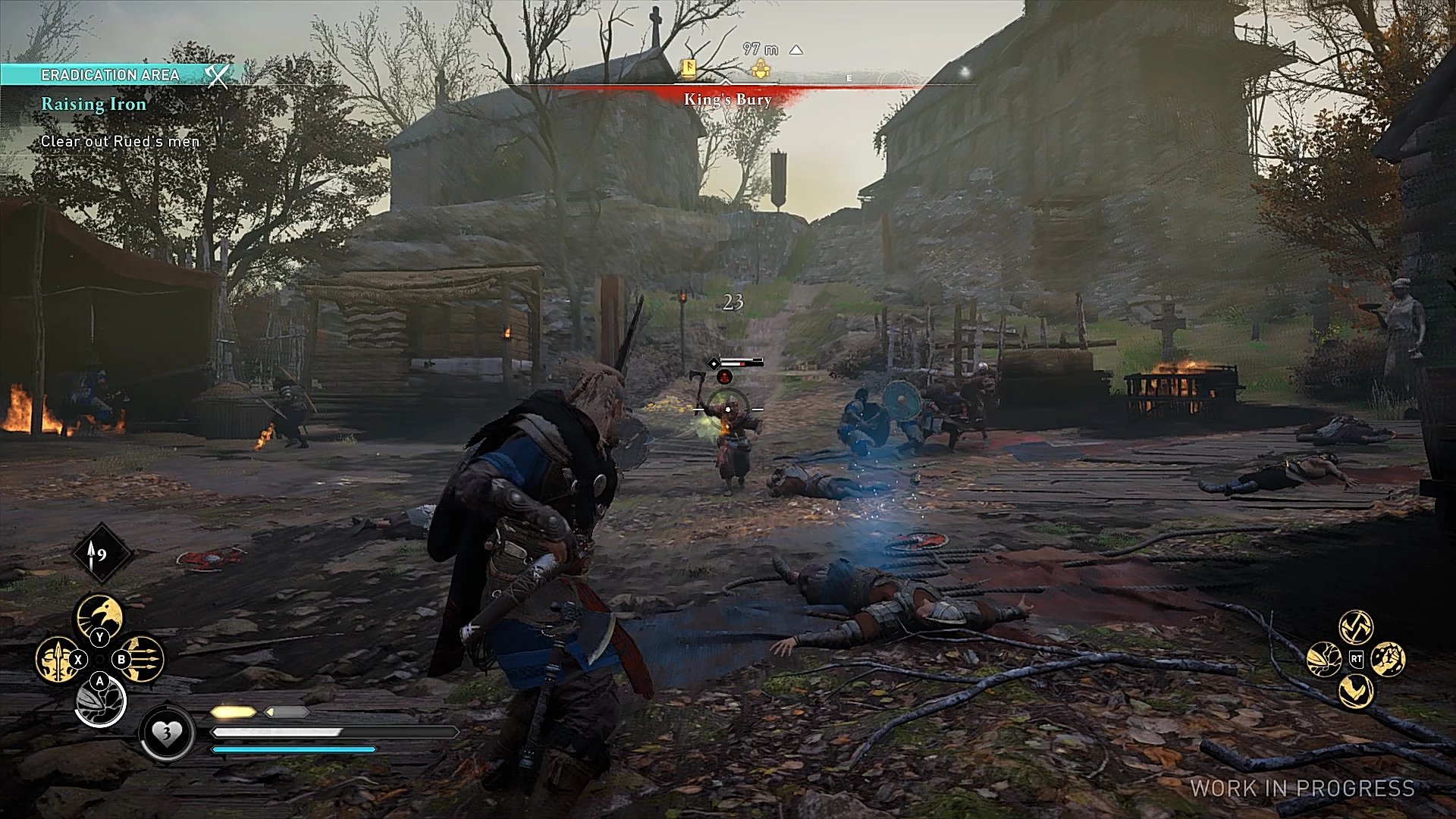Use the triple-arrow volley ability
Viewport: 1456px width, 819px height.
143,658
